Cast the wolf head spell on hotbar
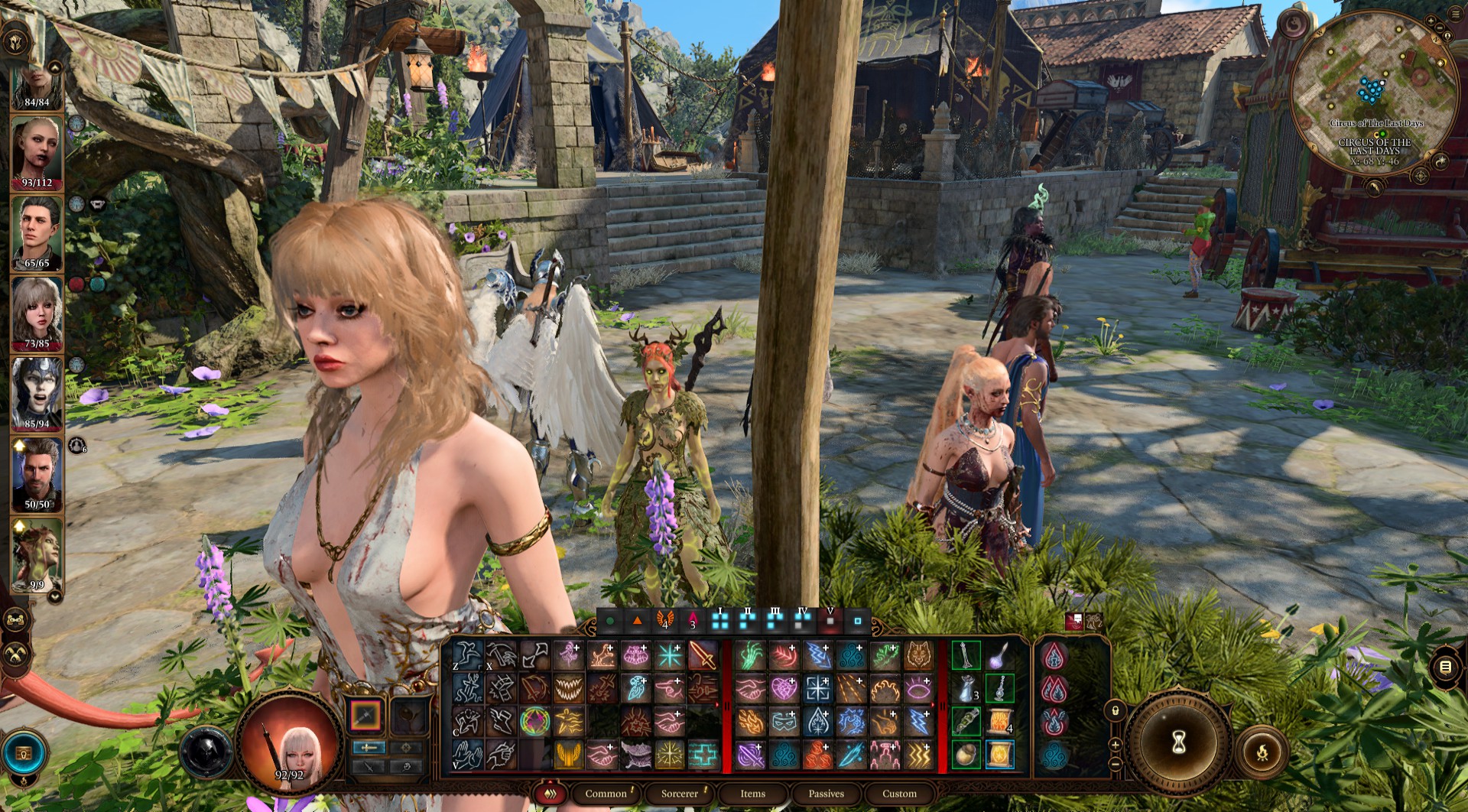The width and height of the screenshot is (1468, 812). [918, 655]
